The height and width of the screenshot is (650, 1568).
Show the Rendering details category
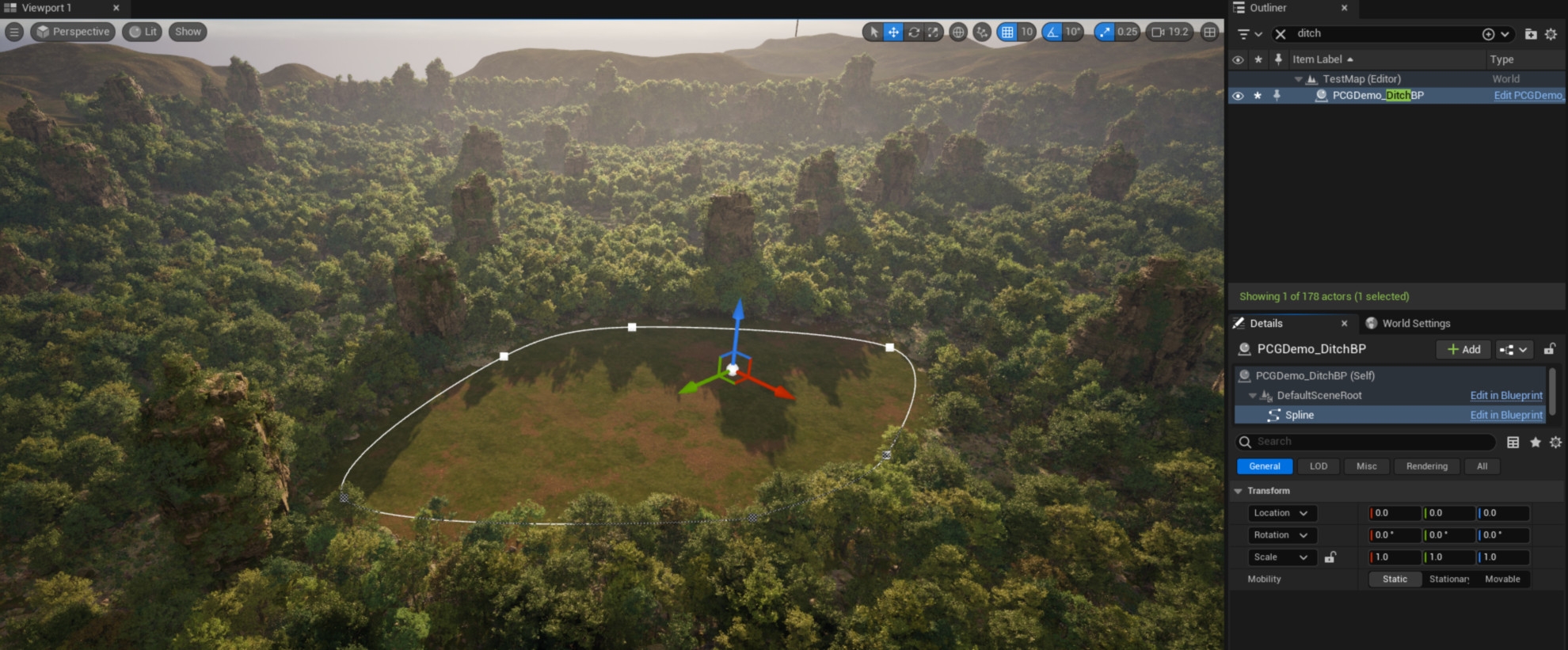(1426, 466)
